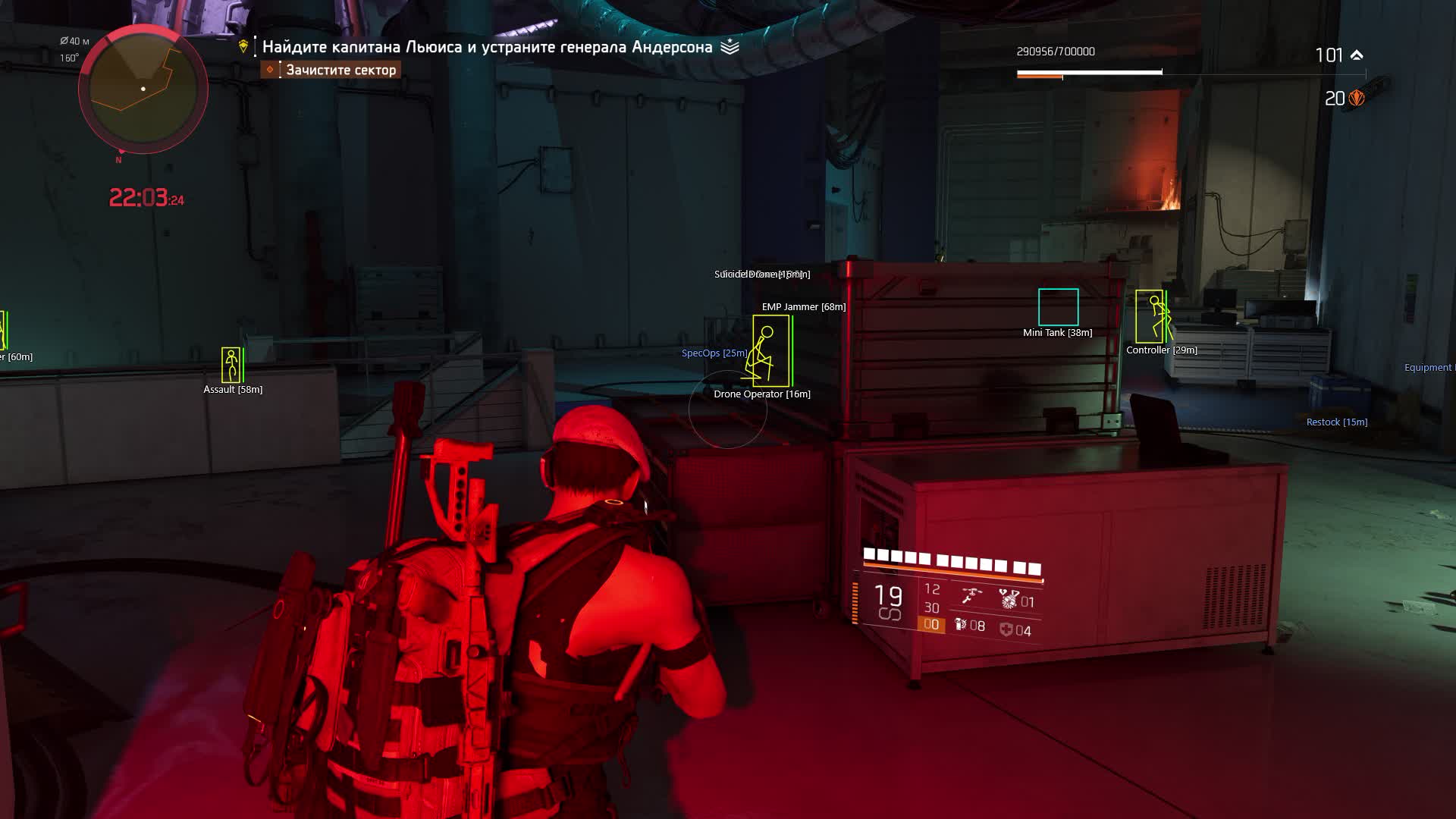Click the seeker mine skill icon showing 01

[x=1009, y=599]
